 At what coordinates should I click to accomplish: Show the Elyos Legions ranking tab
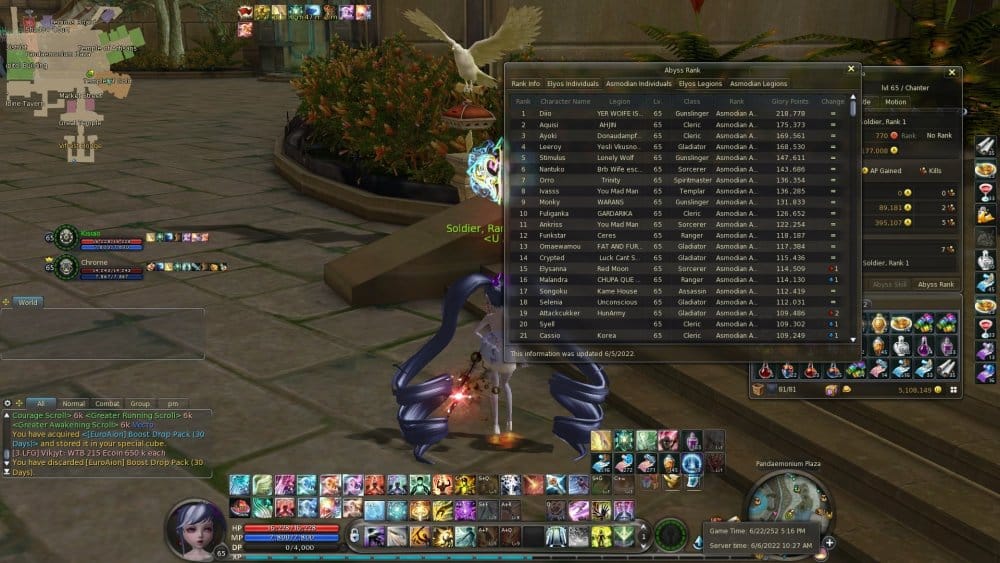pos(700,84)
